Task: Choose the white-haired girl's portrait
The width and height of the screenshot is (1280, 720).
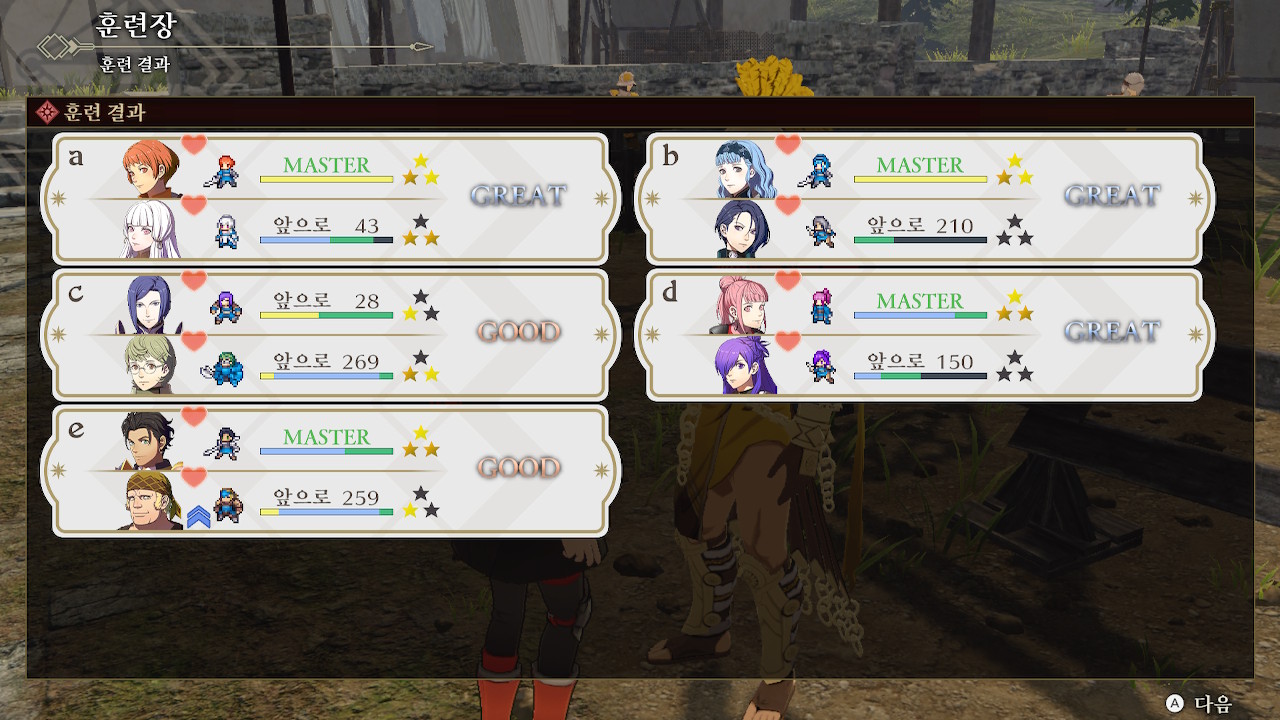Action: (152, 229)
